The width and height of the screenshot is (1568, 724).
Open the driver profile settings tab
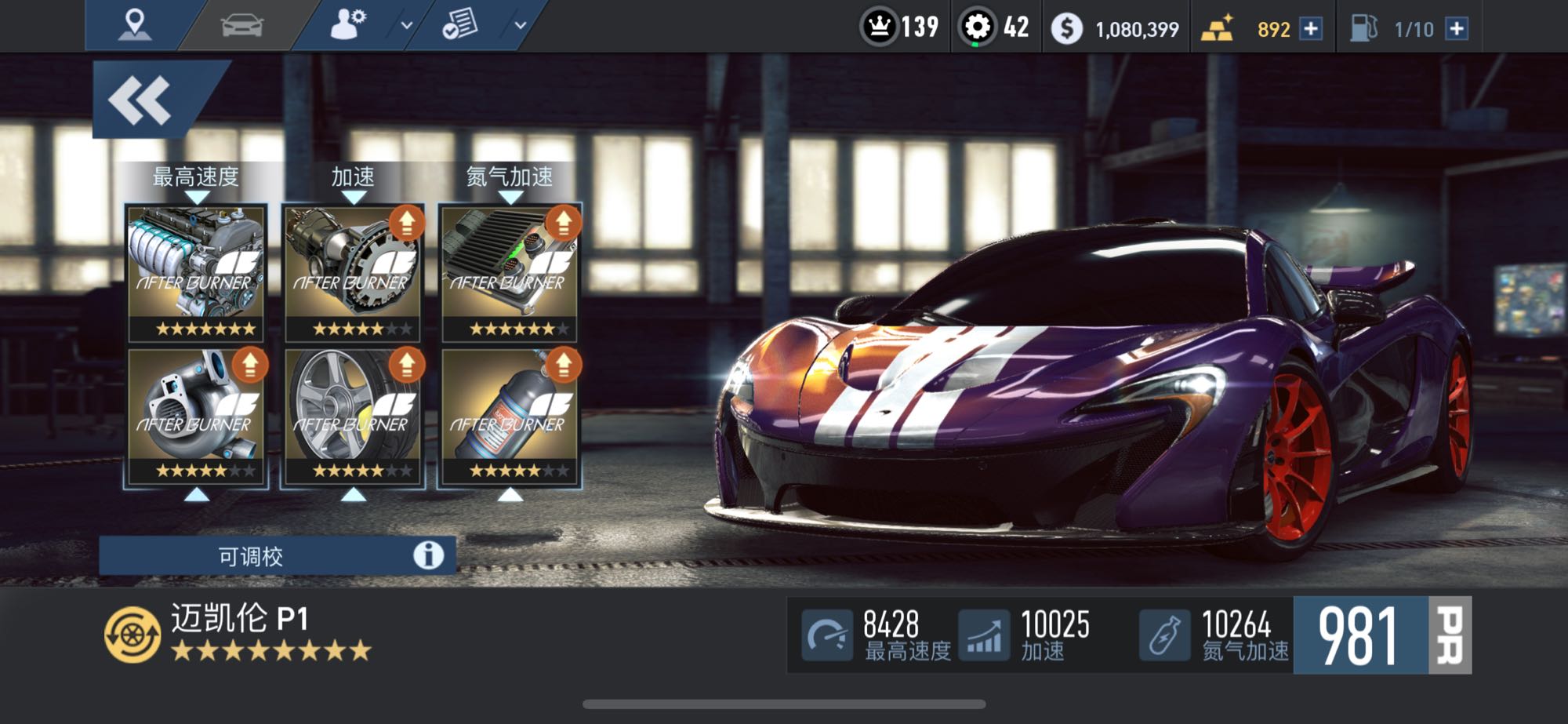pos(348,25)
